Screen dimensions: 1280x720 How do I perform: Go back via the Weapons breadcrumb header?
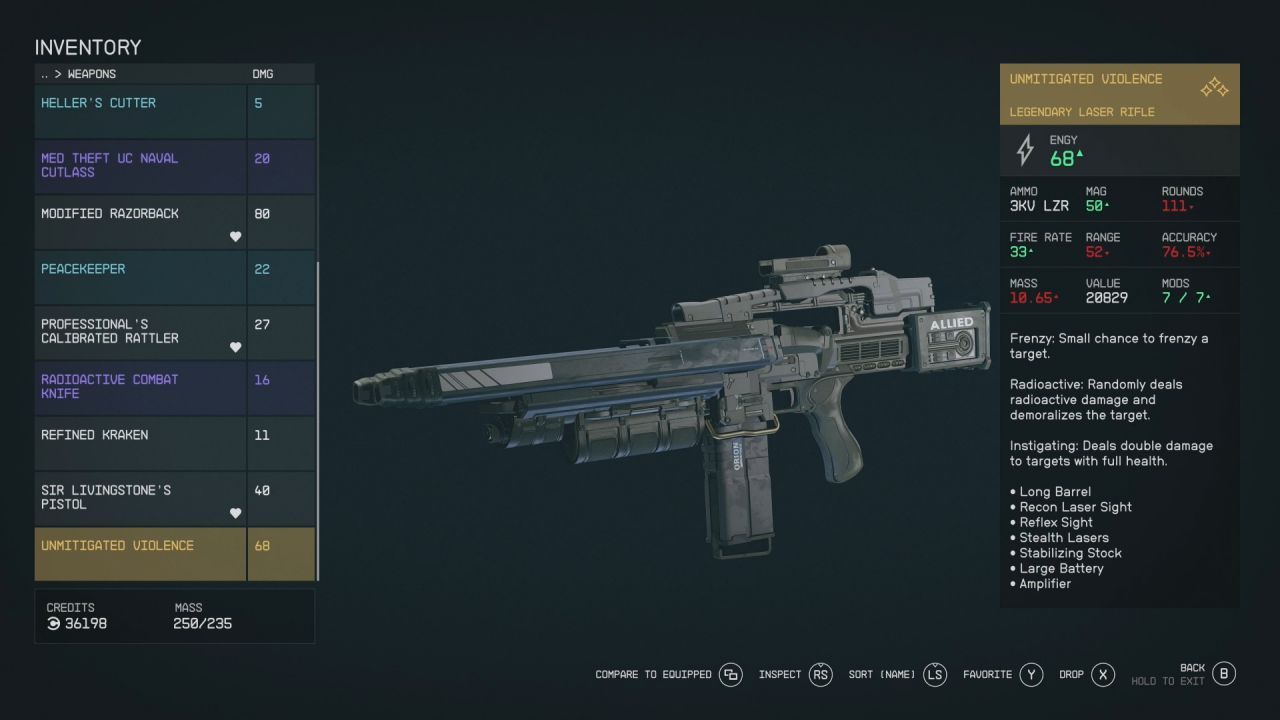(x=79, y=74)
